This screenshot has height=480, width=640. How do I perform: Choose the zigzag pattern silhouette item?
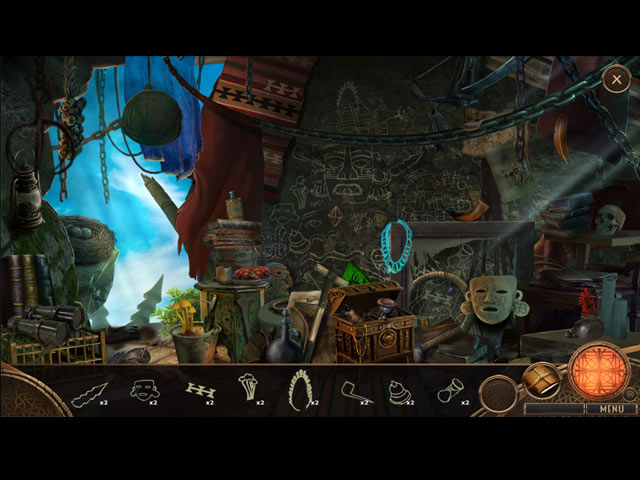pos(200,388)
